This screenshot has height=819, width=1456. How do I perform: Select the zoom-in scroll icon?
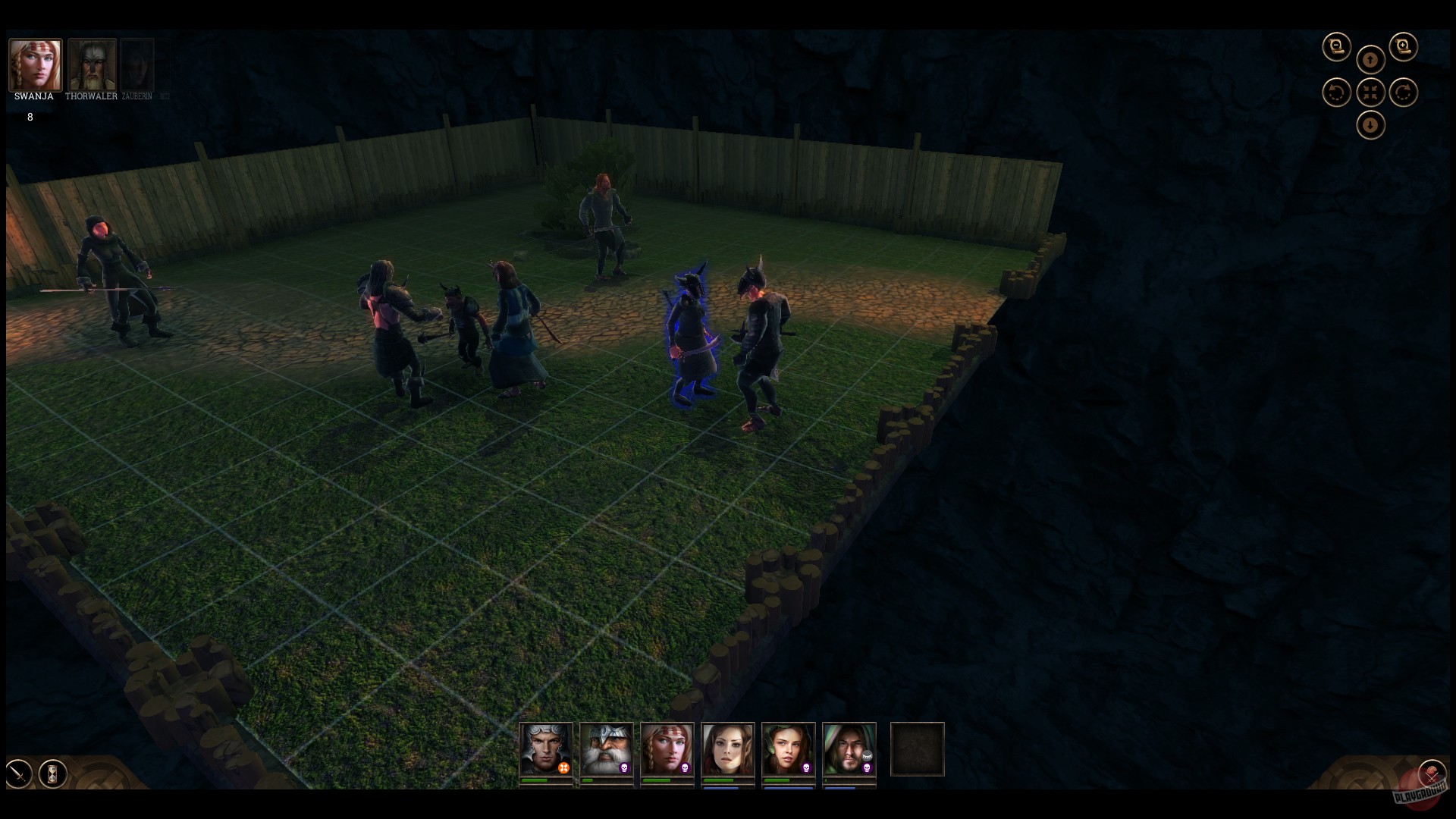pyautogui.click(x=1403, y=45)
